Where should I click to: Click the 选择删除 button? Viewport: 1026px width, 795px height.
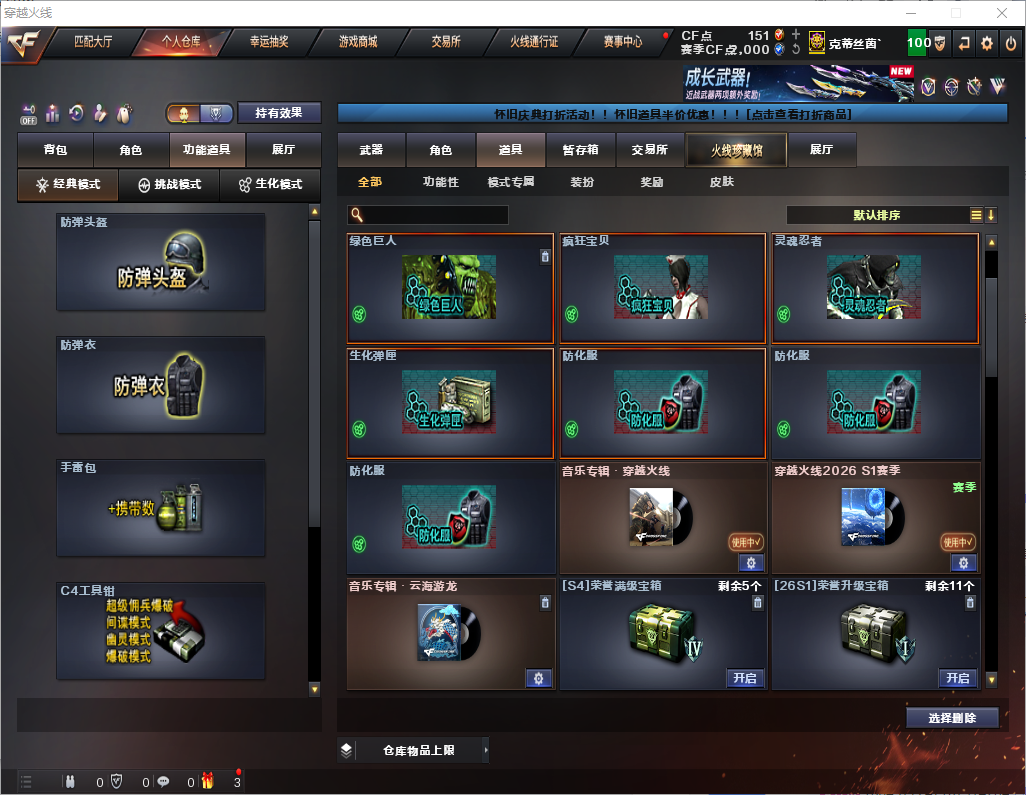(952, 718)
